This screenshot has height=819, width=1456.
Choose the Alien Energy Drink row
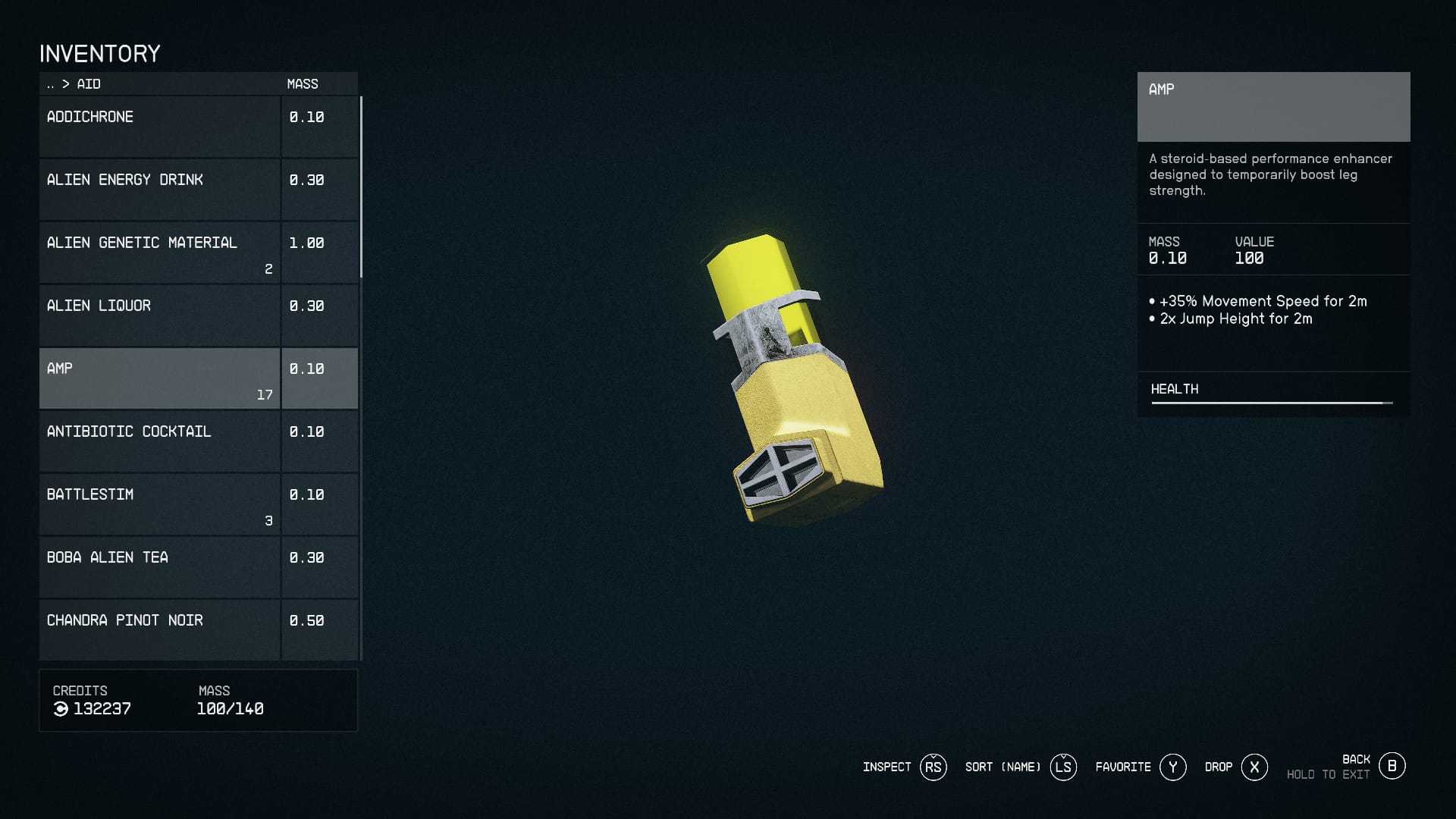coord(159,190)
